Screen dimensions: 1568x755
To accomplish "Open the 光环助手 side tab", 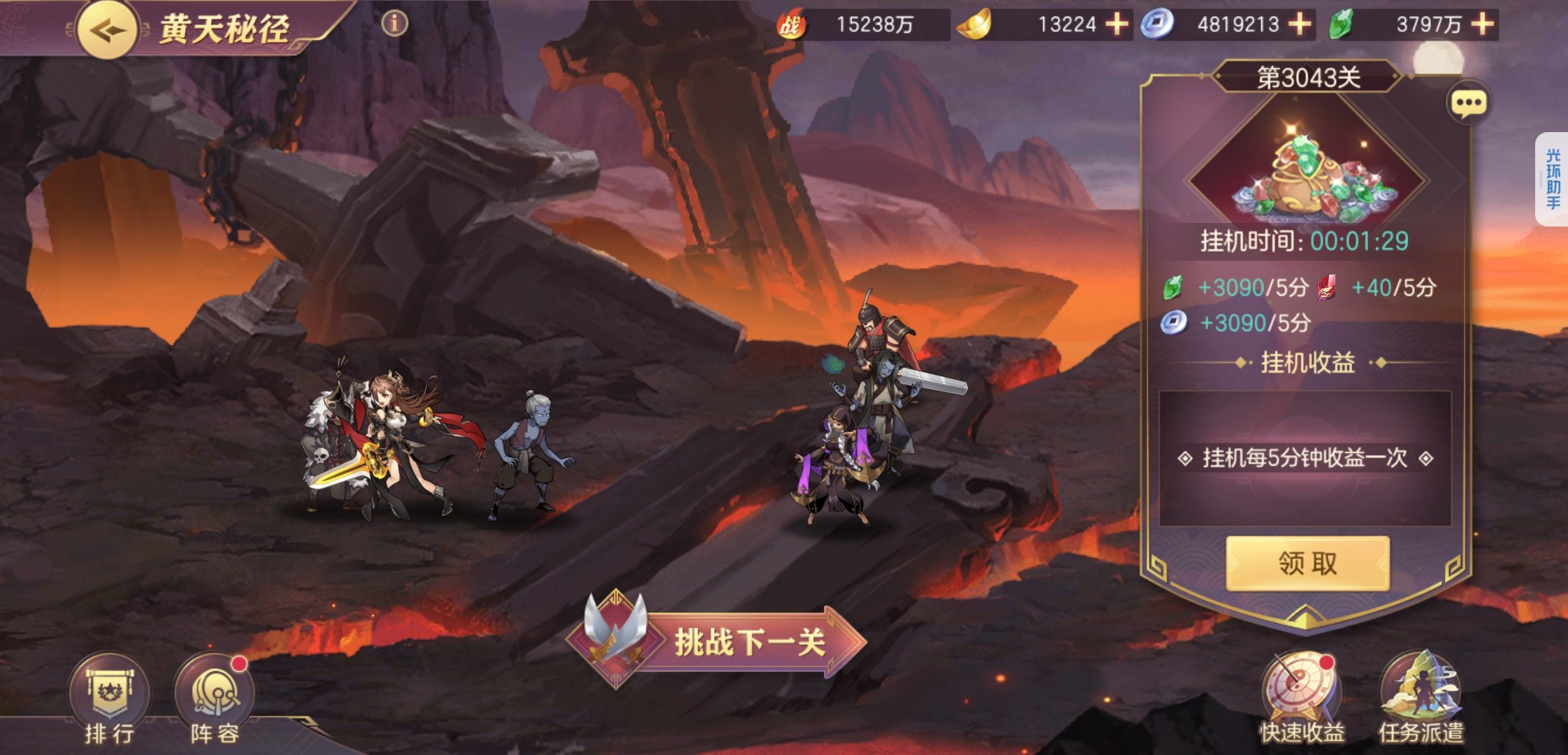I will (1552, 179).
